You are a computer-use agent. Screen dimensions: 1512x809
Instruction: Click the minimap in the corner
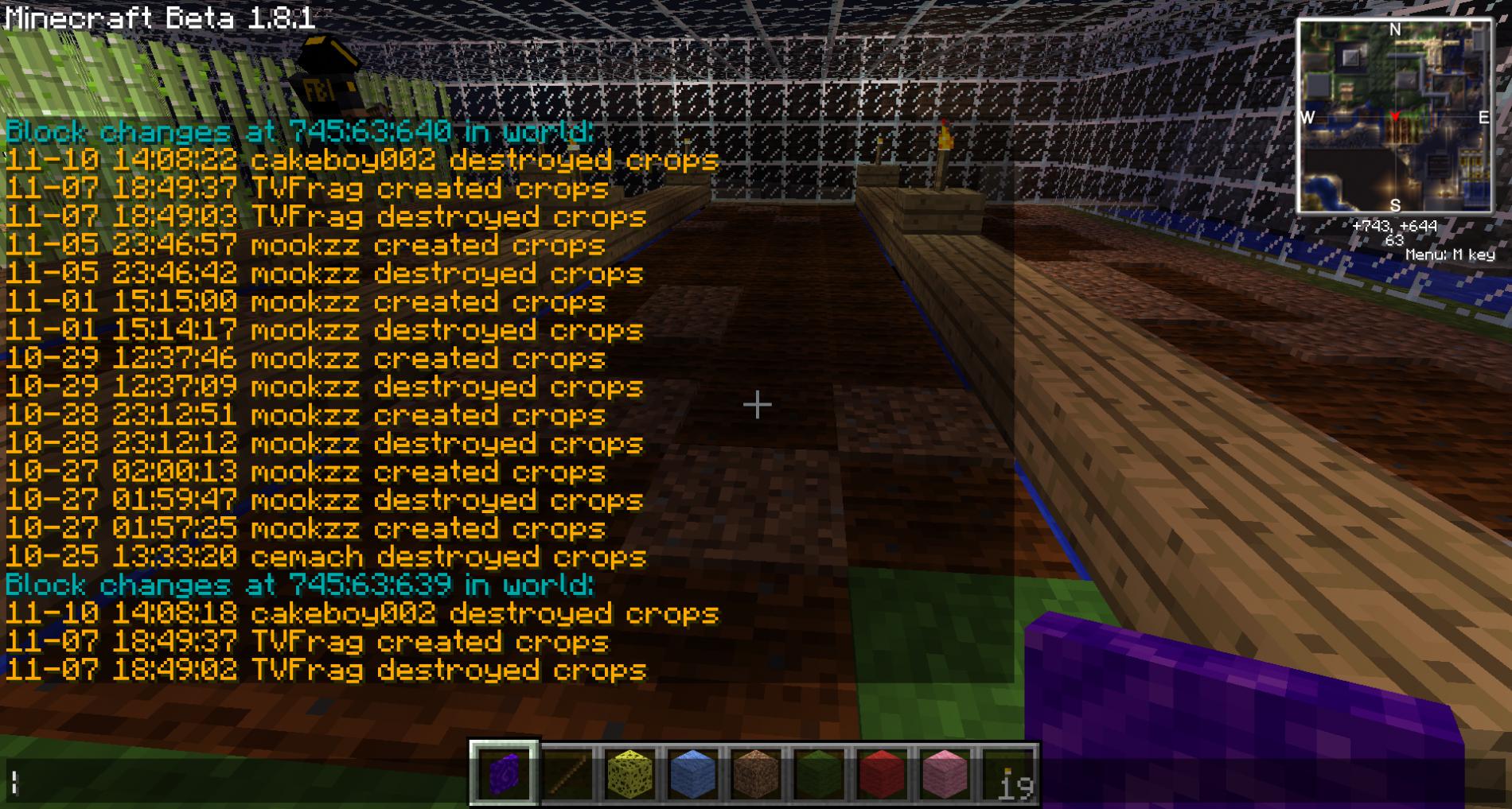pyautogui.click(x=1395, y=117)
